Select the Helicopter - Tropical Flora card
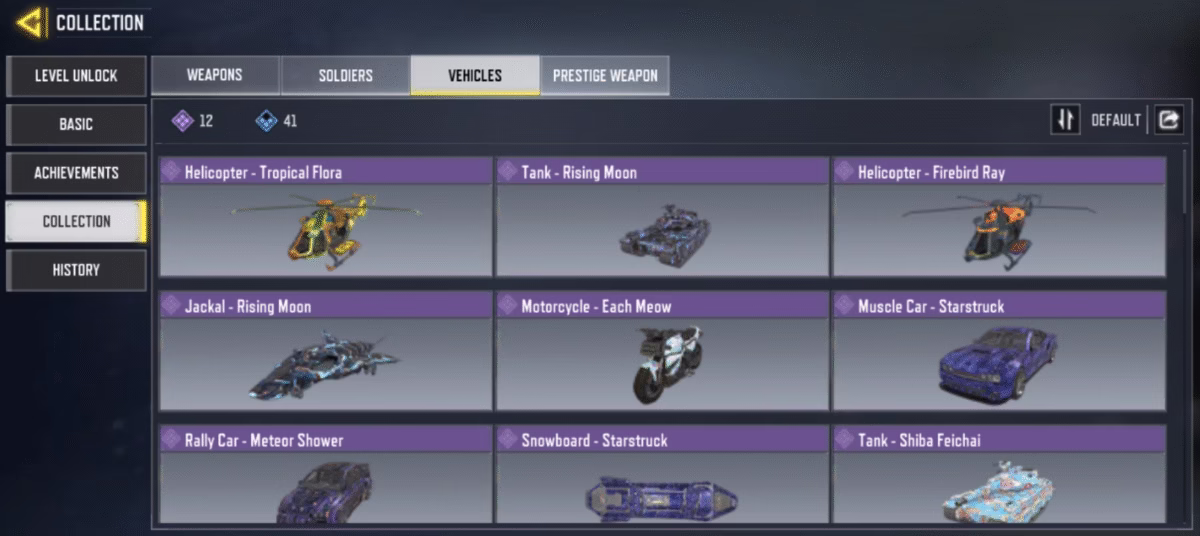The image size is (1200, 536). pos(326,217)
